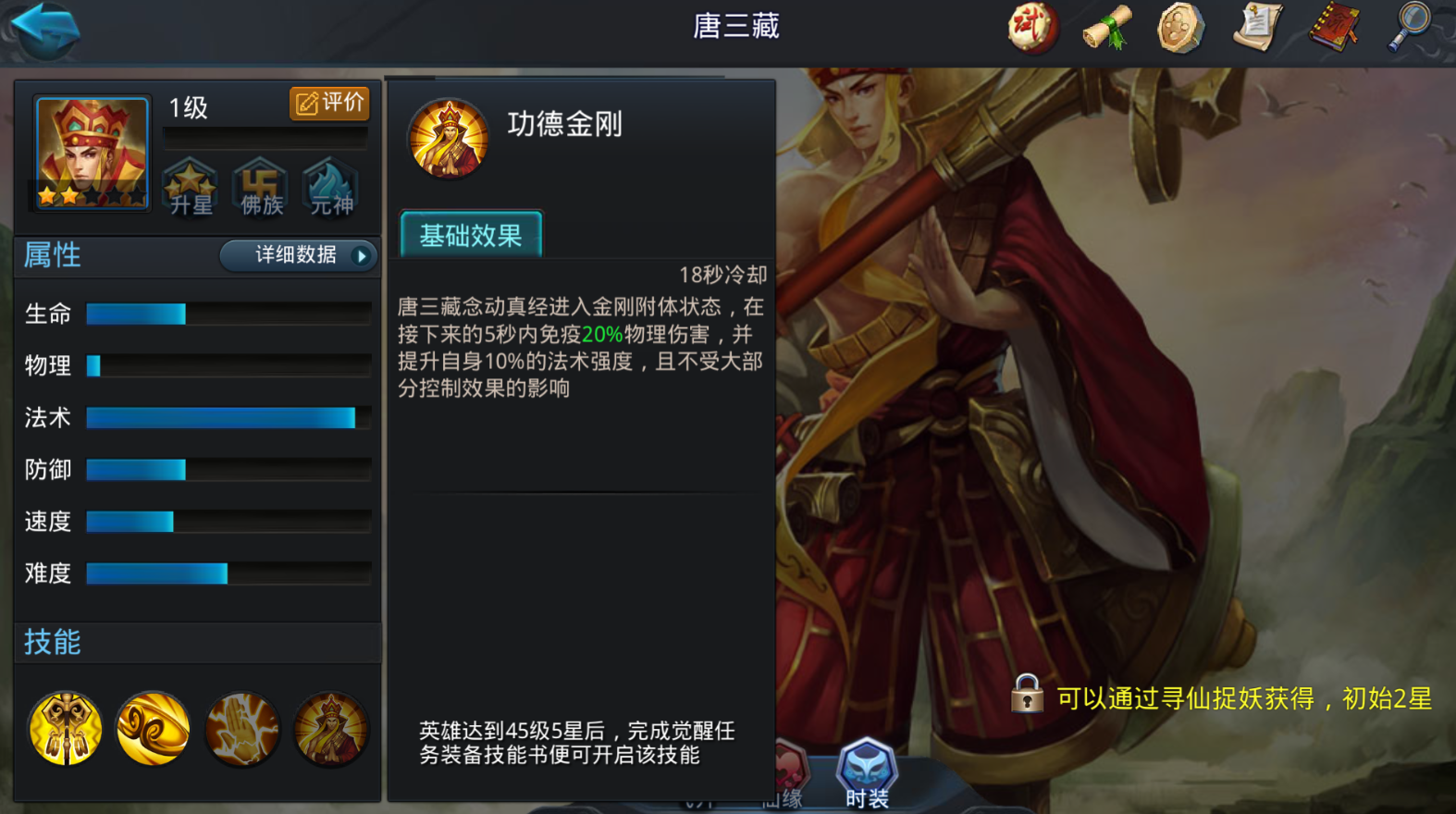Select the 基础效果 effect tab
Image resolution: width=1456 pixels, height=814 pixels.
[x=470, y=235]
